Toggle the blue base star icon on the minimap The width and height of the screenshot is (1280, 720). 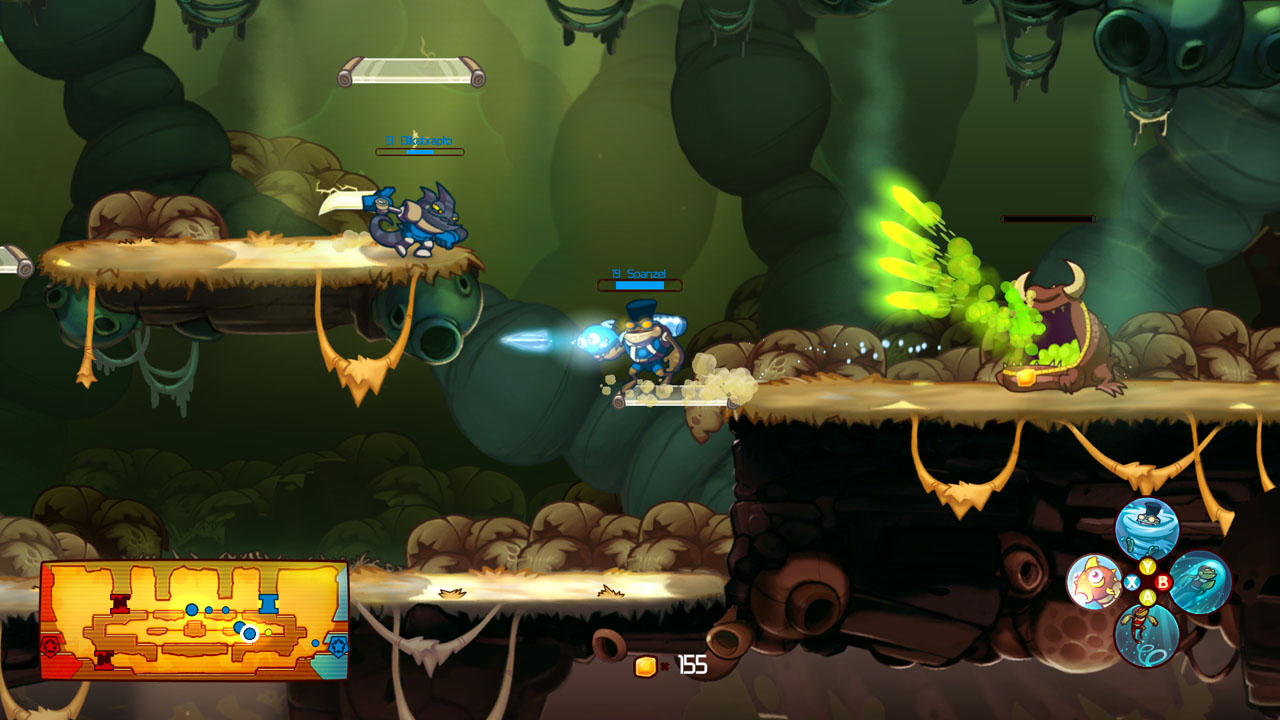tap(338, 645)
